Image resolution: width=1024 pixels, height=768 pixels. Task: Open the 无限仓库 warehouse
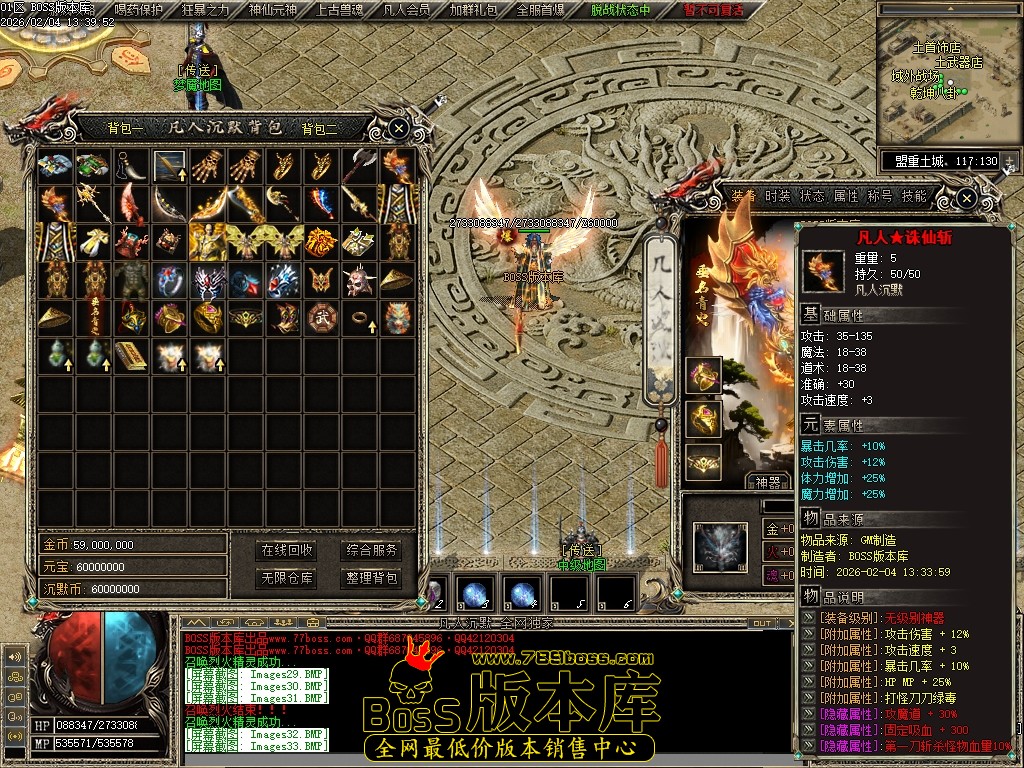(287, 578)
